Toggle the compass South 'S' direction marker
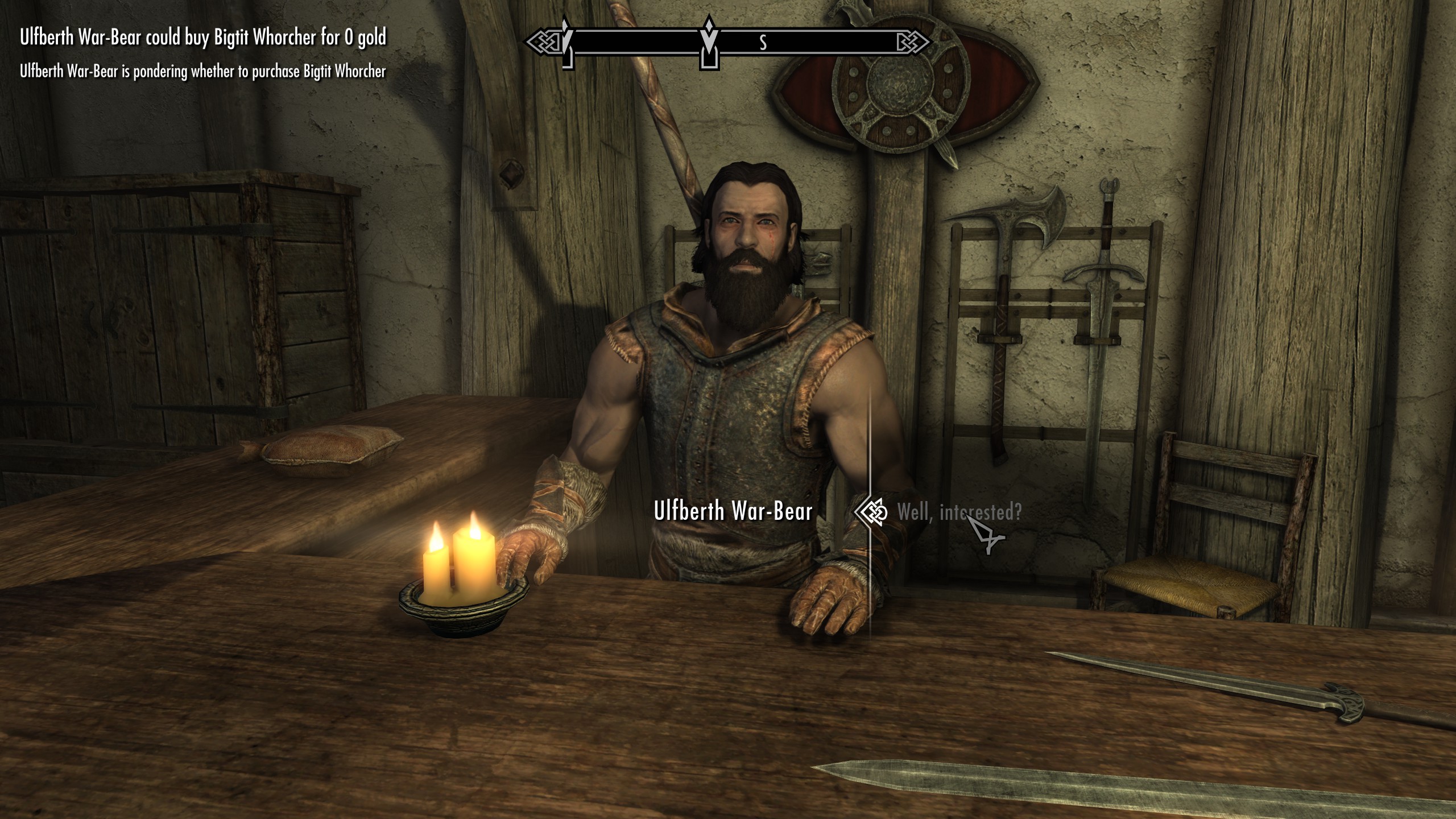Image resolution: width=1456 pixels, height=819 pixels. tap(763, 40)
